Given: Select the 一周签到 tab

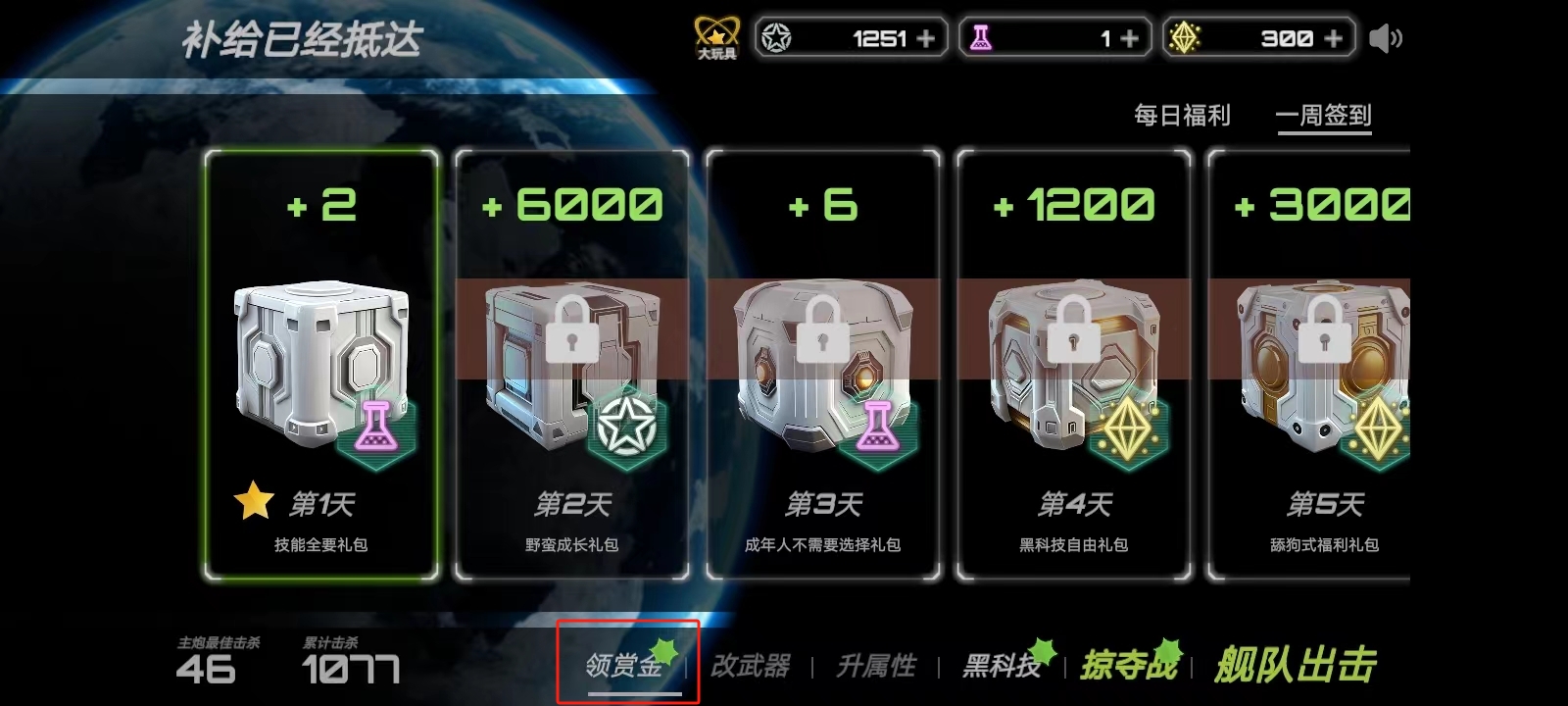Looking at the screenshot, I should coord(1325,115).
